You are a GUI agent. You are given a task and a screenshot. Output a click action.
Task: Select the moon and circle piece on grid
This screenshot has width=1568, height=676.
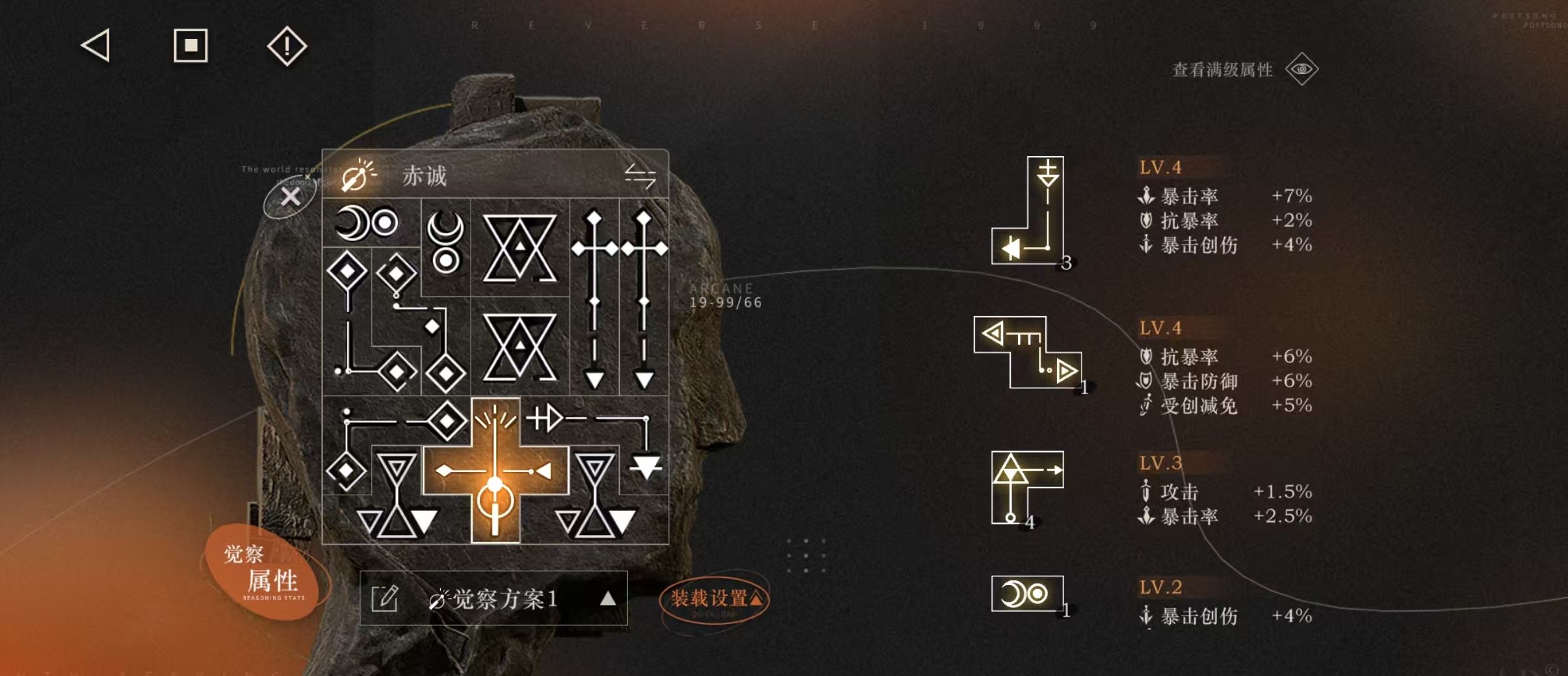(x=367, y=223)
